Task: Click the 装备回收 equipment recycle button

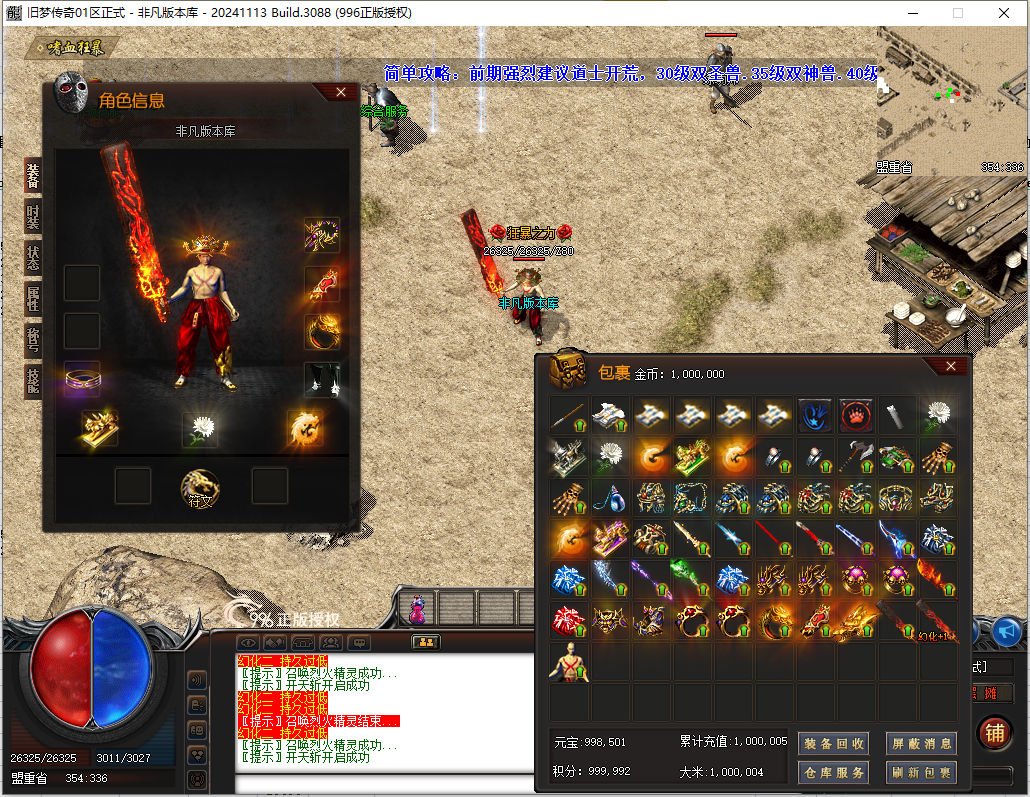Action: [832, 744]
